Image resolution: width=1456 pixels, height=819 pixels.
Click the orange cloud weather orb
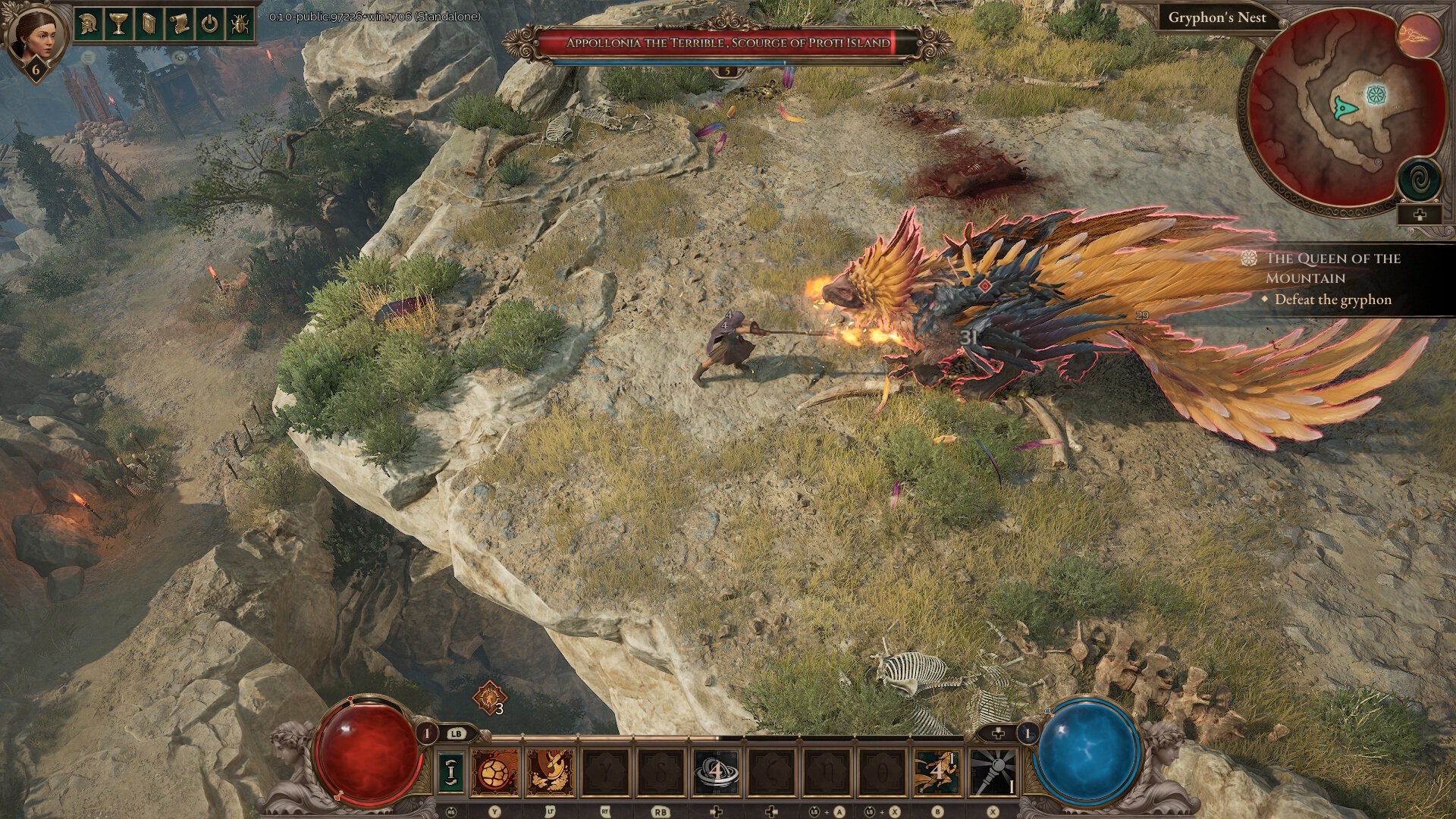pos(1420,35)
